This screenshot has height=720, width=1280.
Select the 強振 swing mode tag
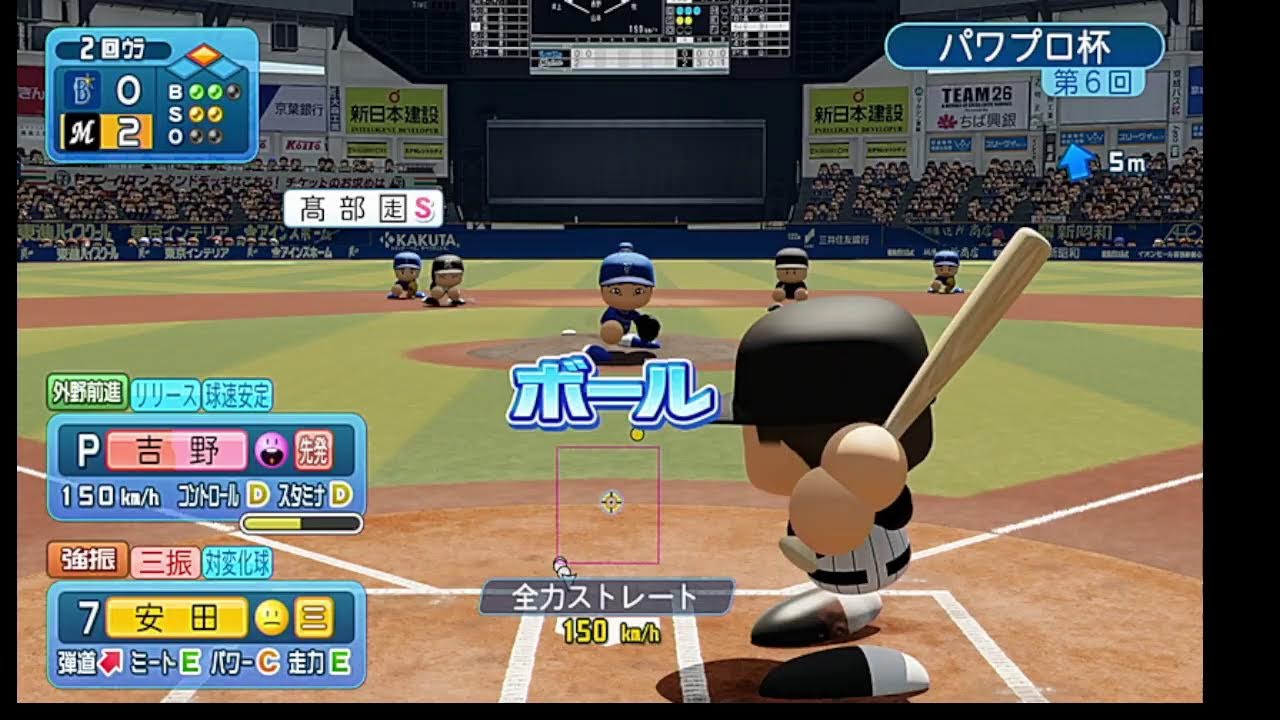tap(87, 561)
